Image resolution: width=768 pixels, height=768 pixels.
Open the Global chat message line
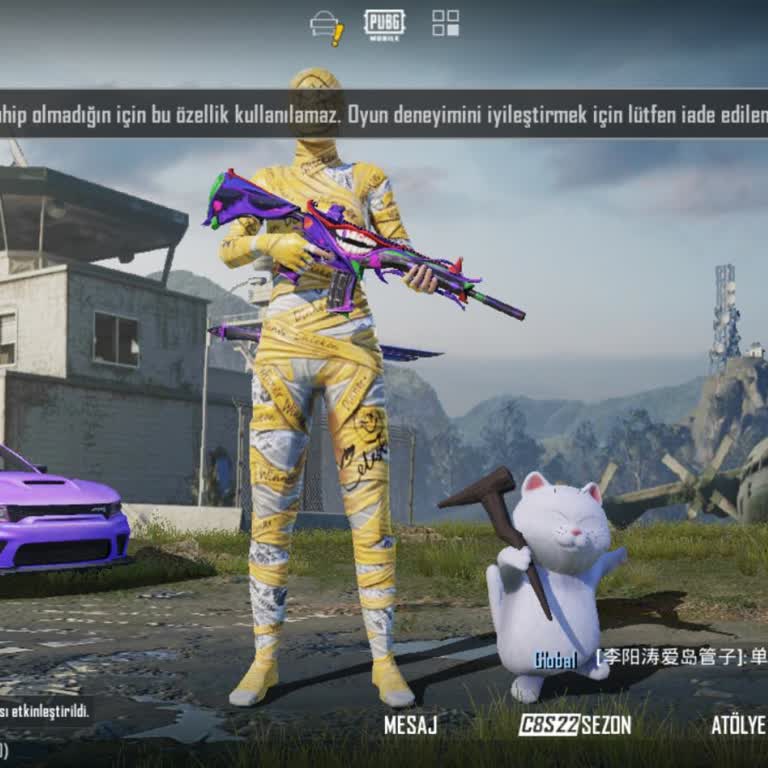pos(650,659)
